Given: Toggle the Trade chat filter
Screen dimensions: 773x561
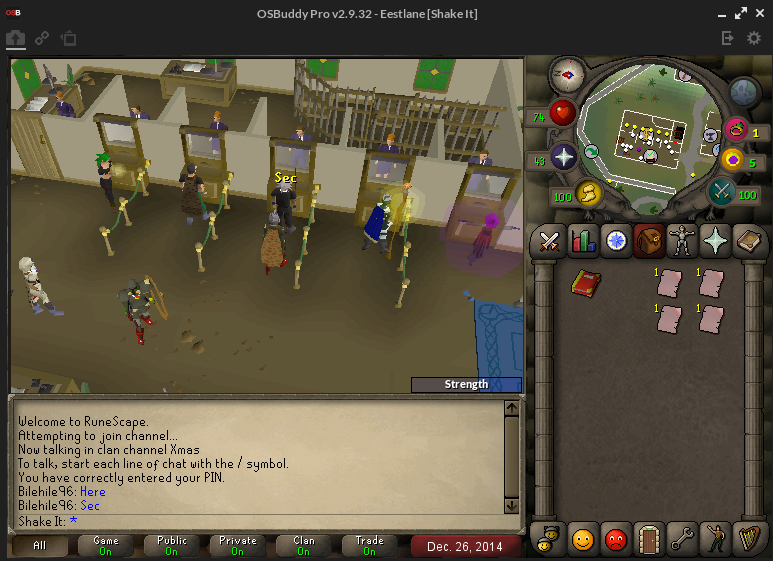Looking at the screenshot, I should [x=369, y=546].
